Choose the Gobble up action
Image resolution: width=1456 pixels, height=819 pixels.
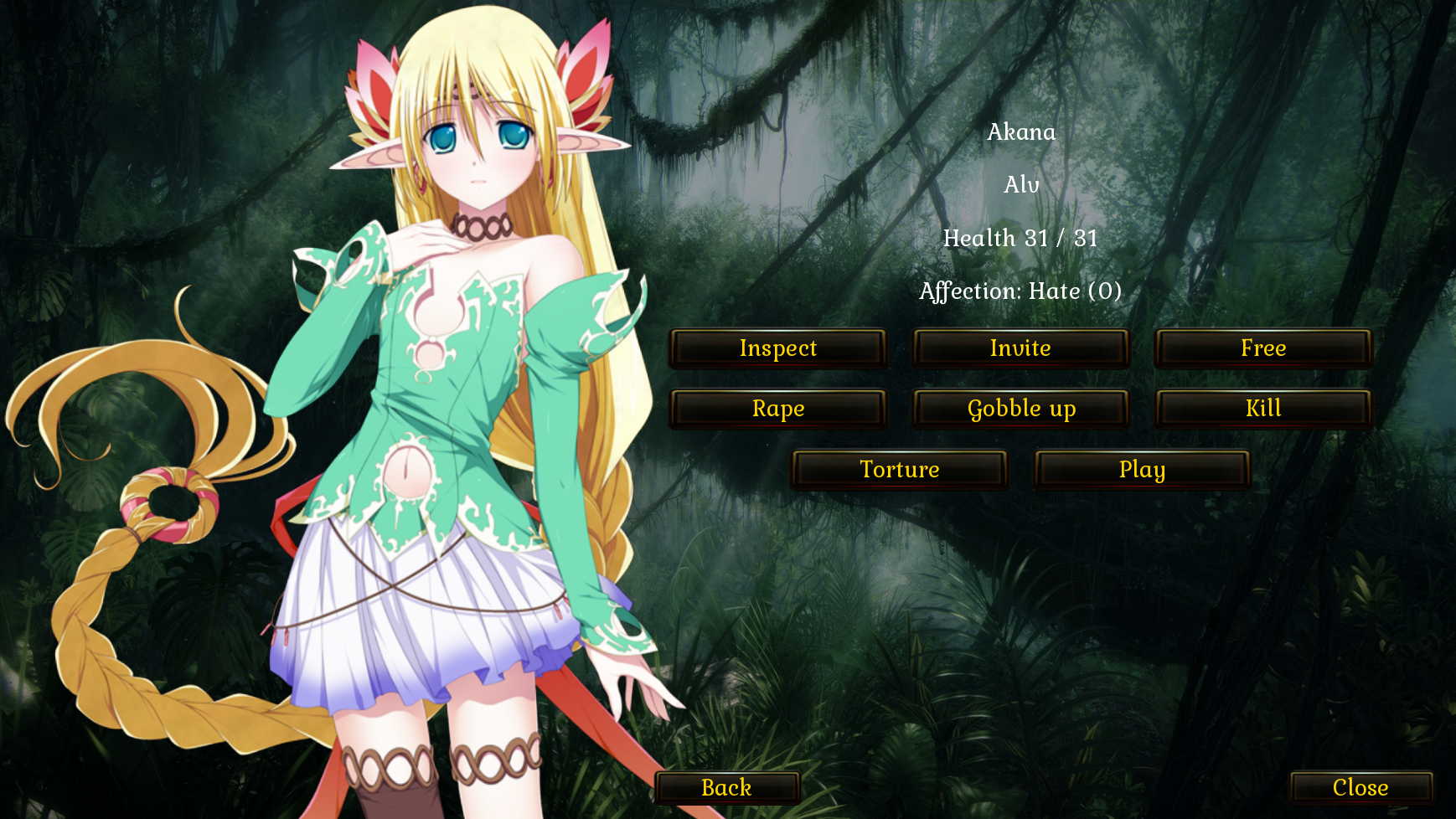[x=1020, y=409]
